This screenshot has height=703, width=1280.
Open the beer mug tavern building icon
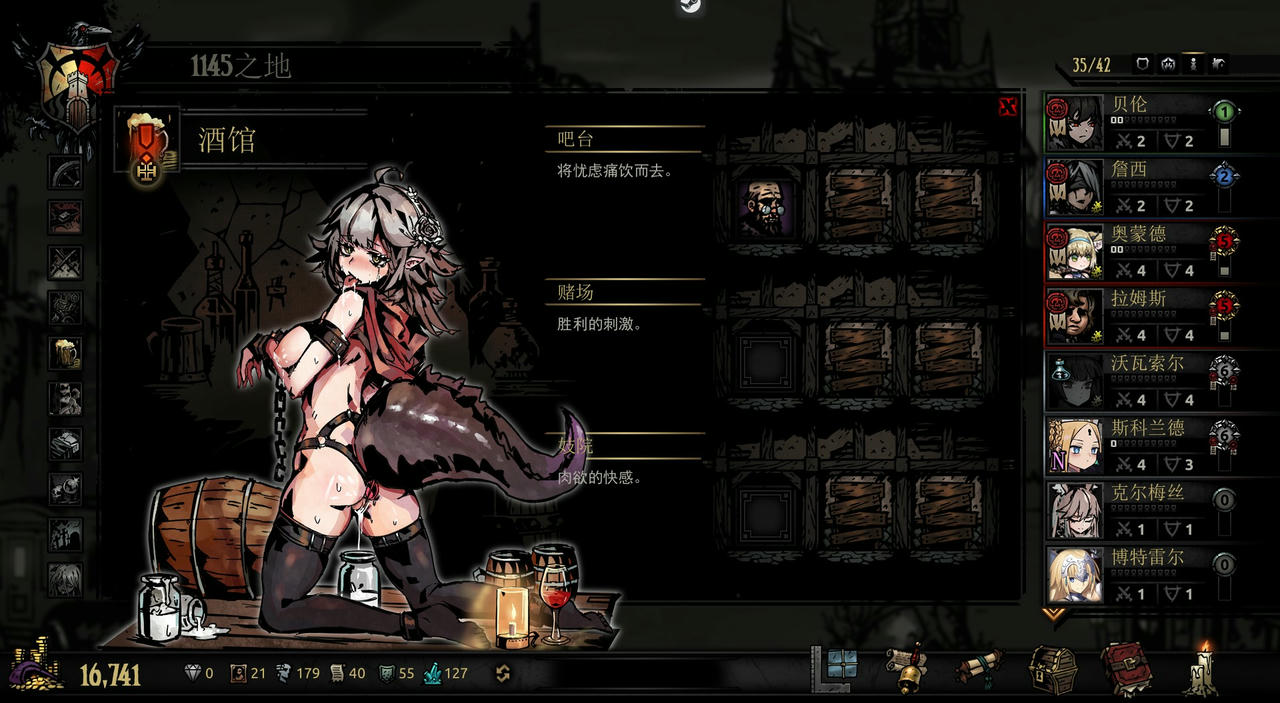click(65, 352)
